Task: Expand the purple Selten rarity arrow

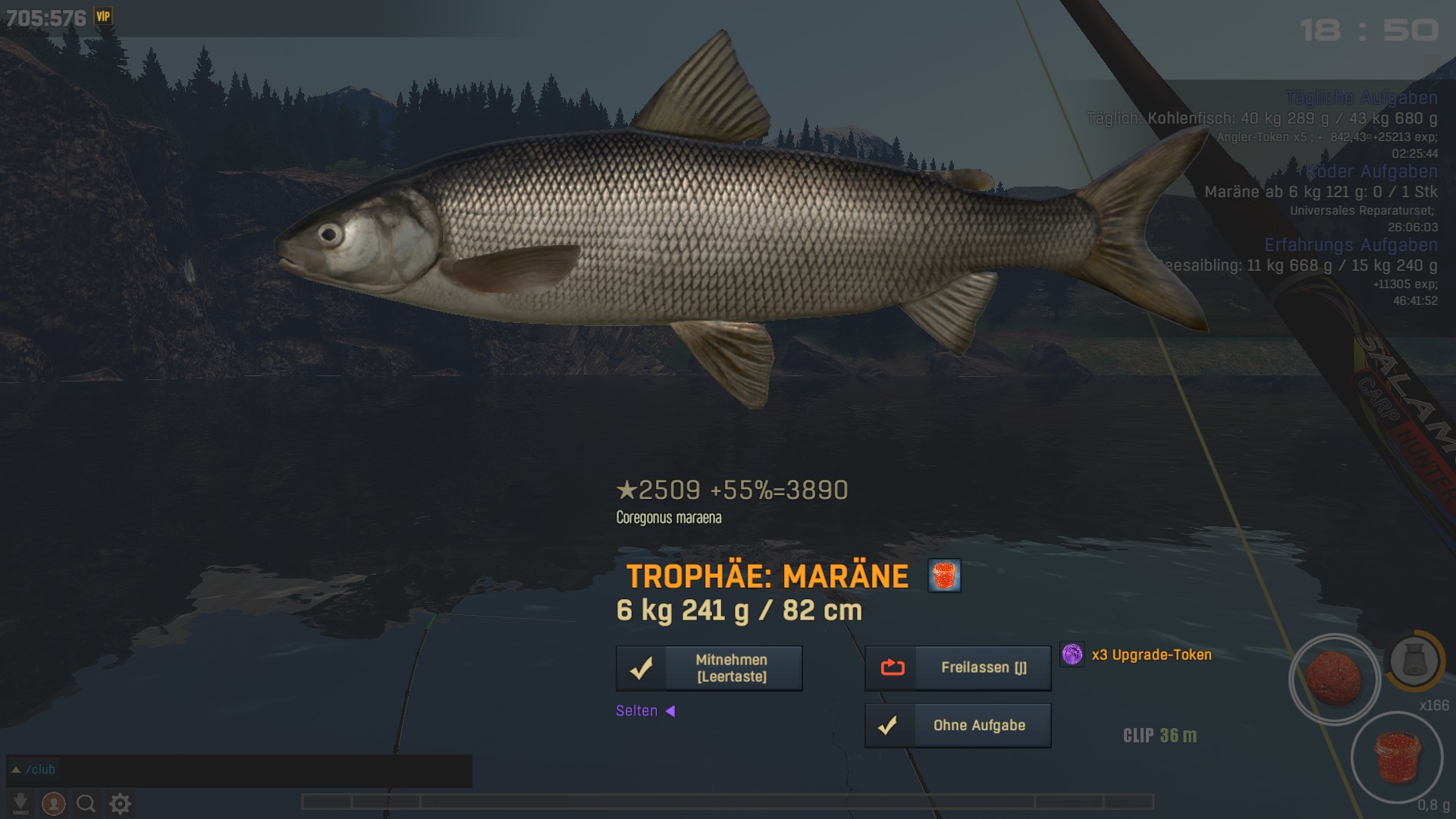Action: point(670,711)
